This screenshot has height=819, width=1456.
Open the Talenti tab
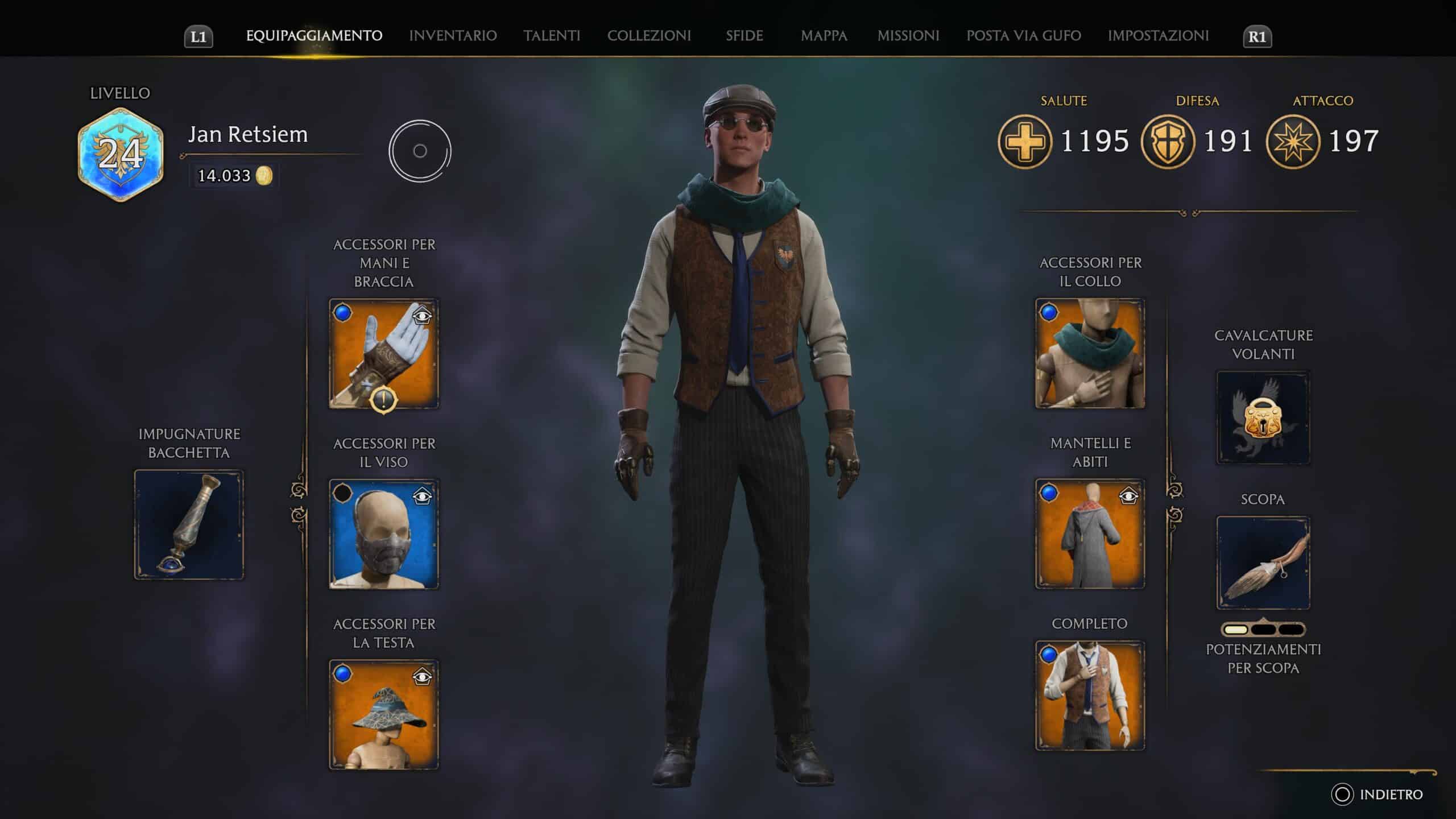pyautogui.click(x=552, y=36)
